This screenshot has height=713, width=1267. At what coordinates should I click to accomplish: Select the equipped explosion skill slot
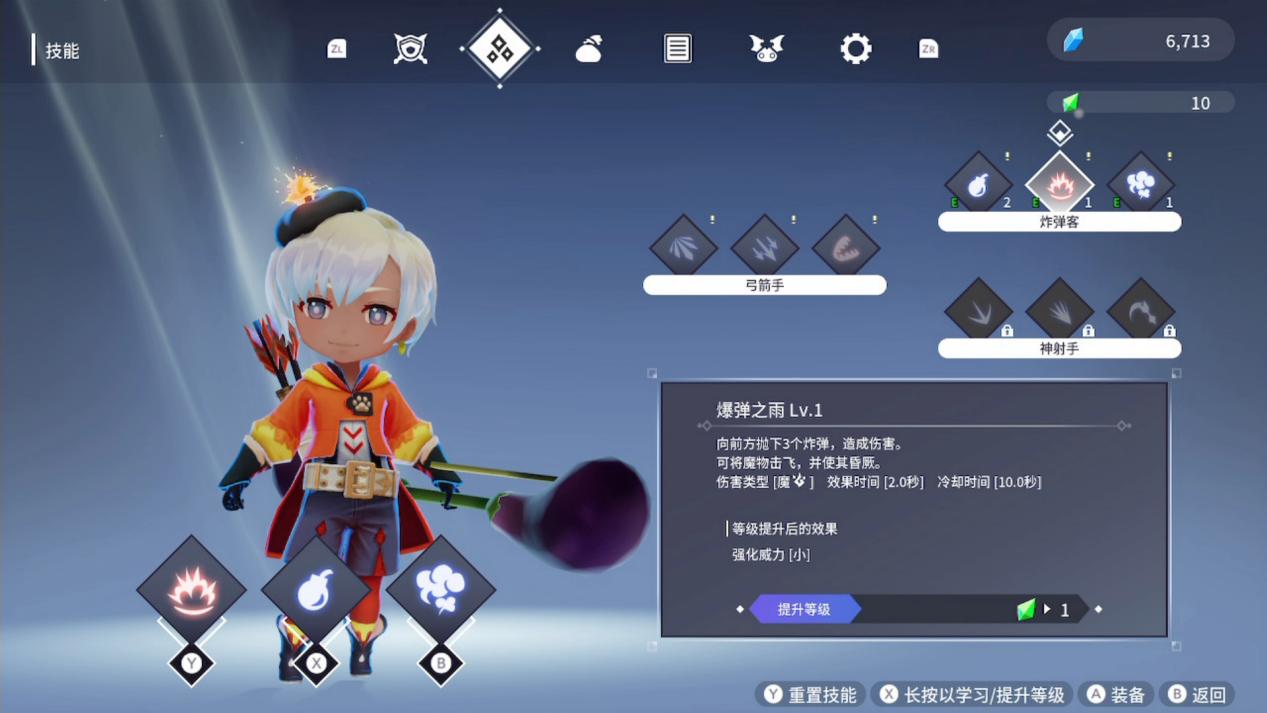(x=191, y=590)
